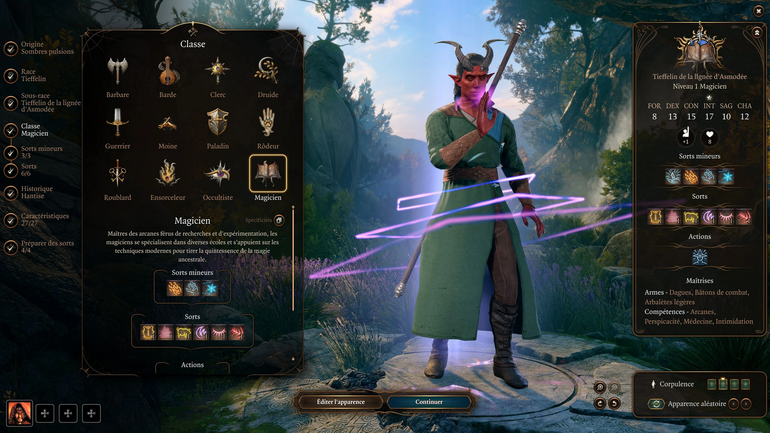Open Éditer l'apparence
Viewport: 770px width, 433px height.
pyautogui.click(x=340, y=402)
